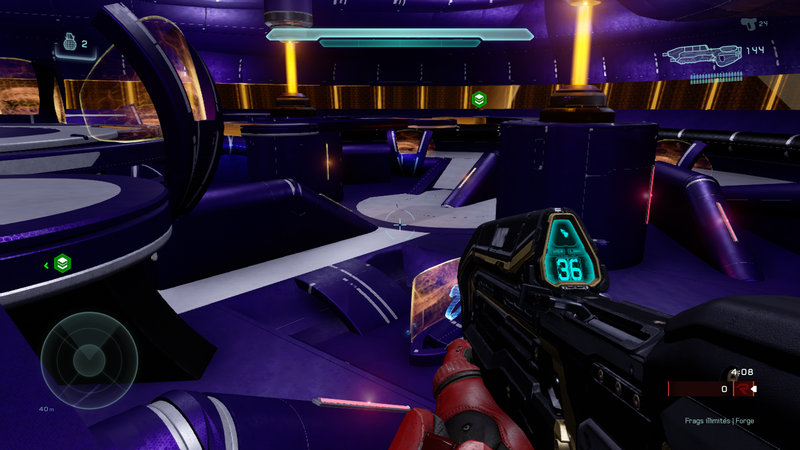This screenshot has height=450, width=800.
Task: Choose the secondary pistol icon
Action: pos(748,21)
